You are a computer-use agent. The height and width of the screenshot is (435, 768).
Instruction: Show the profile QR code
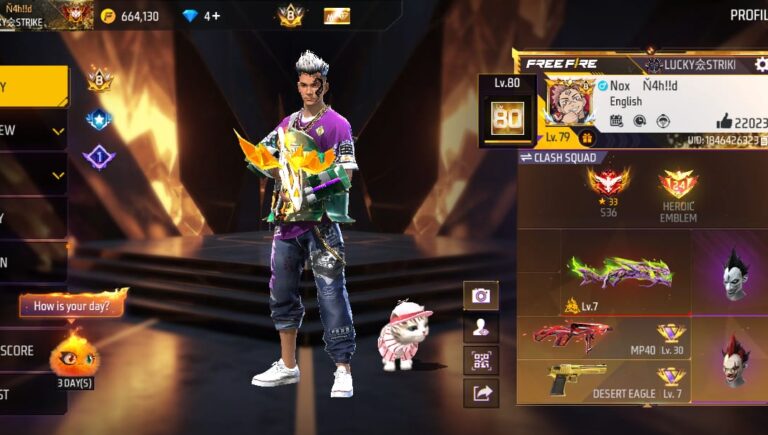(x=481, y=360)
